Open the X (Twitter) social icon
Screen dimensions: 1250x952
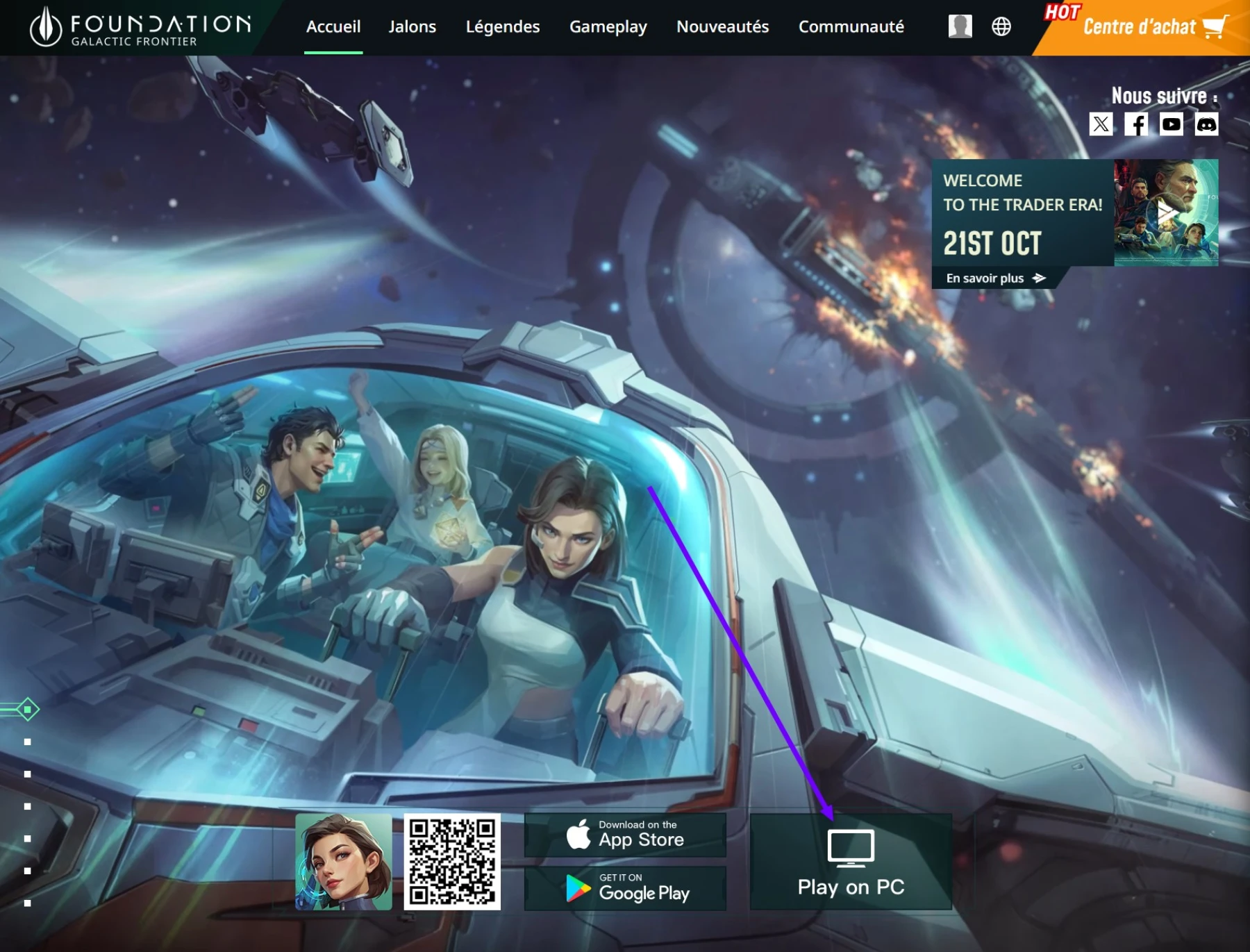point(1101,125)
